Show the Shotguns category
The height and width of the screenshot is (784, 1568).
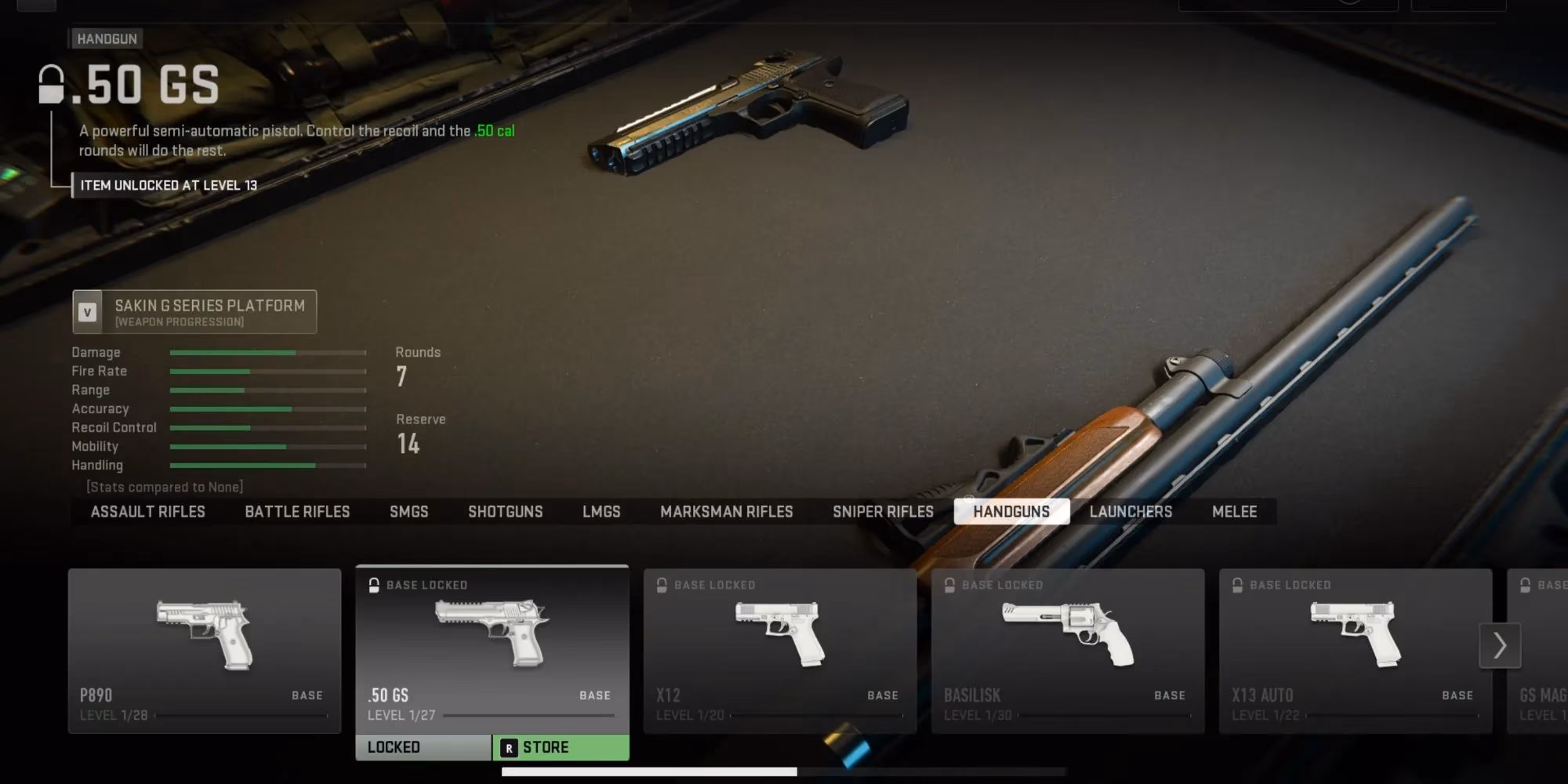(x=505, y=512)
